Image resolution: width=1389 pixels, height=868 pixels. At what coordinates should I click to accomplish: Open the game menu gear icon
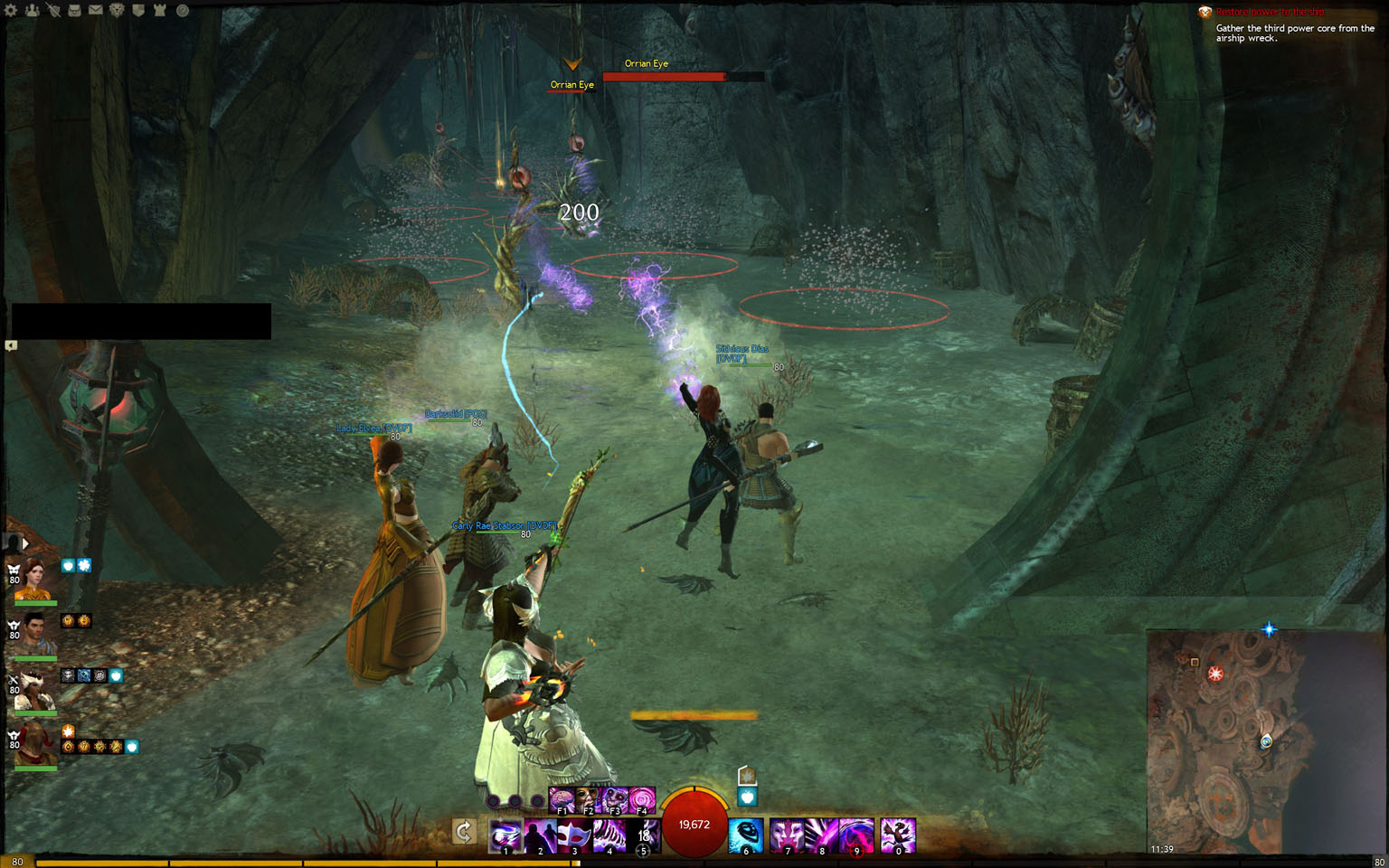(x=11, y=11)
